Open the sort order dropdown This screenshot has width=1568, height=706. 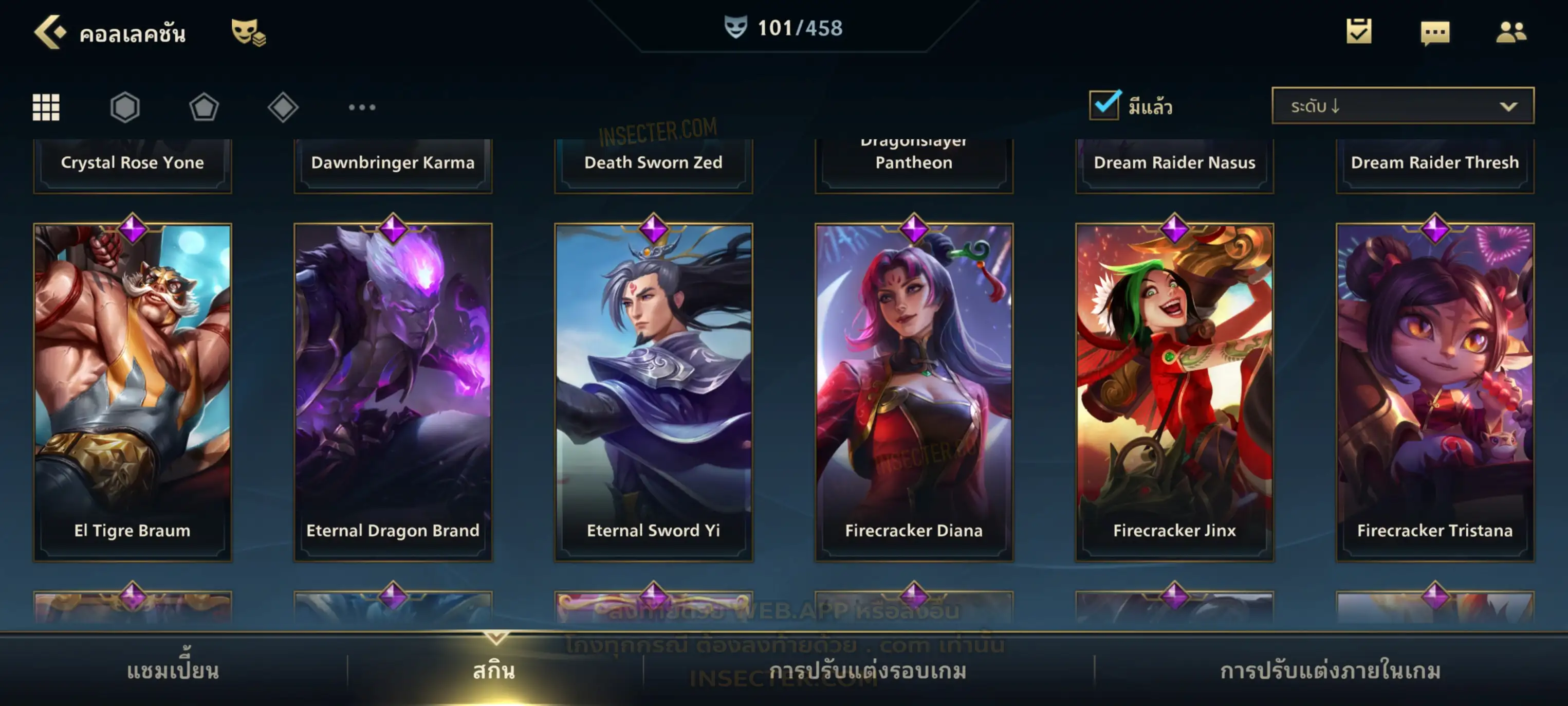pyautogui.click(x=1402, y=106)
